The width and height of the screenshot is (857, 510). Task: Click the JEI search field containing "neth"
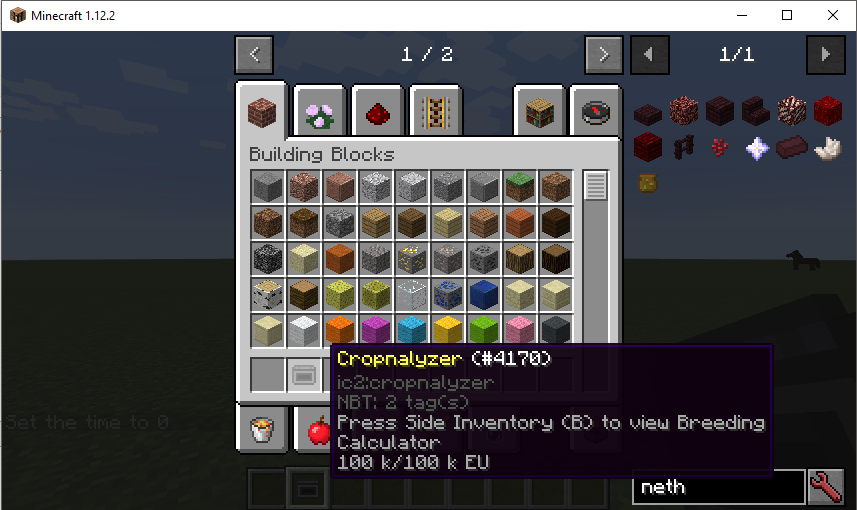pos(718,487)
